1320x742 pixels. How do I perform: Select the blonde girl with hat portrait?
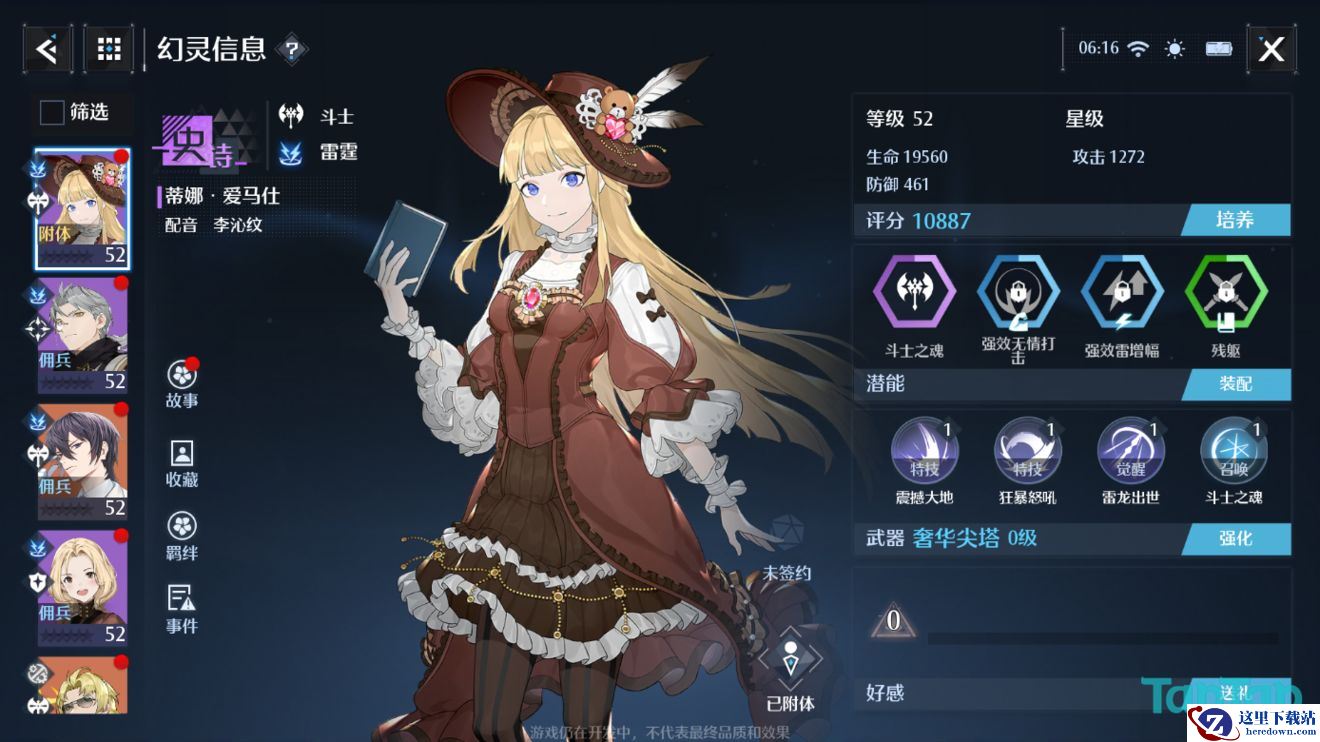[82, 210]
